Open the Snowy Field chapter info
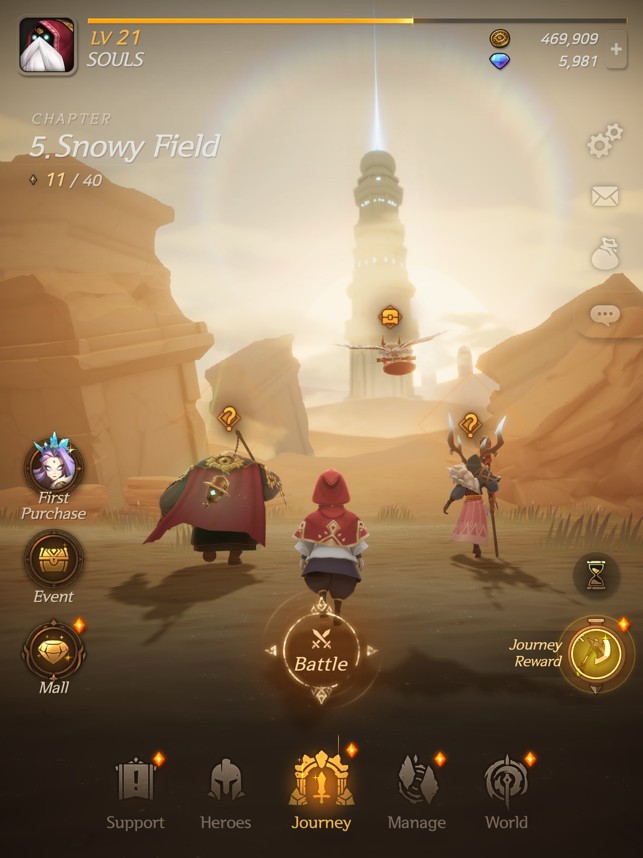 pos(124,147)
